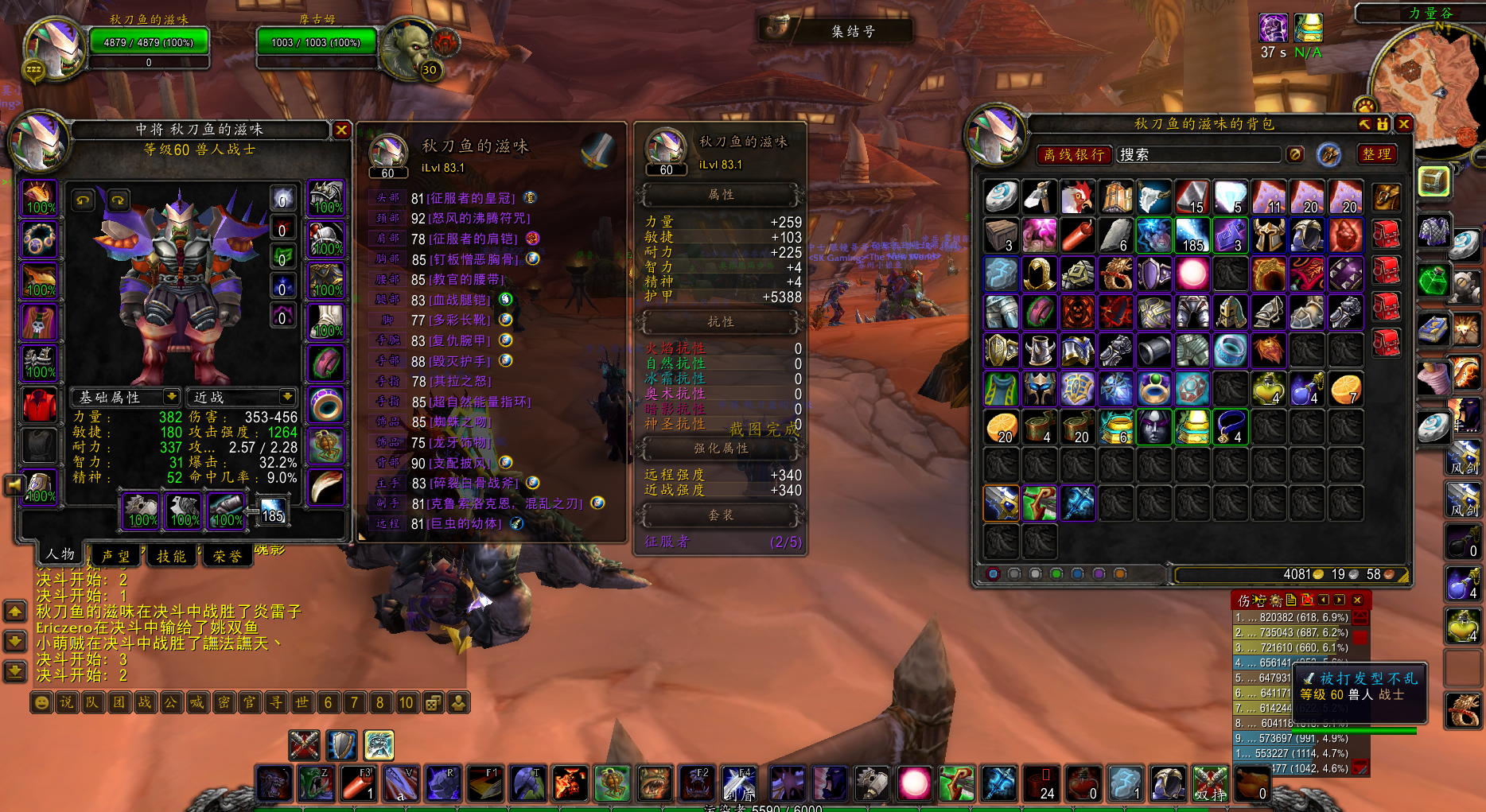Focus the 搜索 bag search field
The width and height of the screenshot is (1486, 812).
1197,155
